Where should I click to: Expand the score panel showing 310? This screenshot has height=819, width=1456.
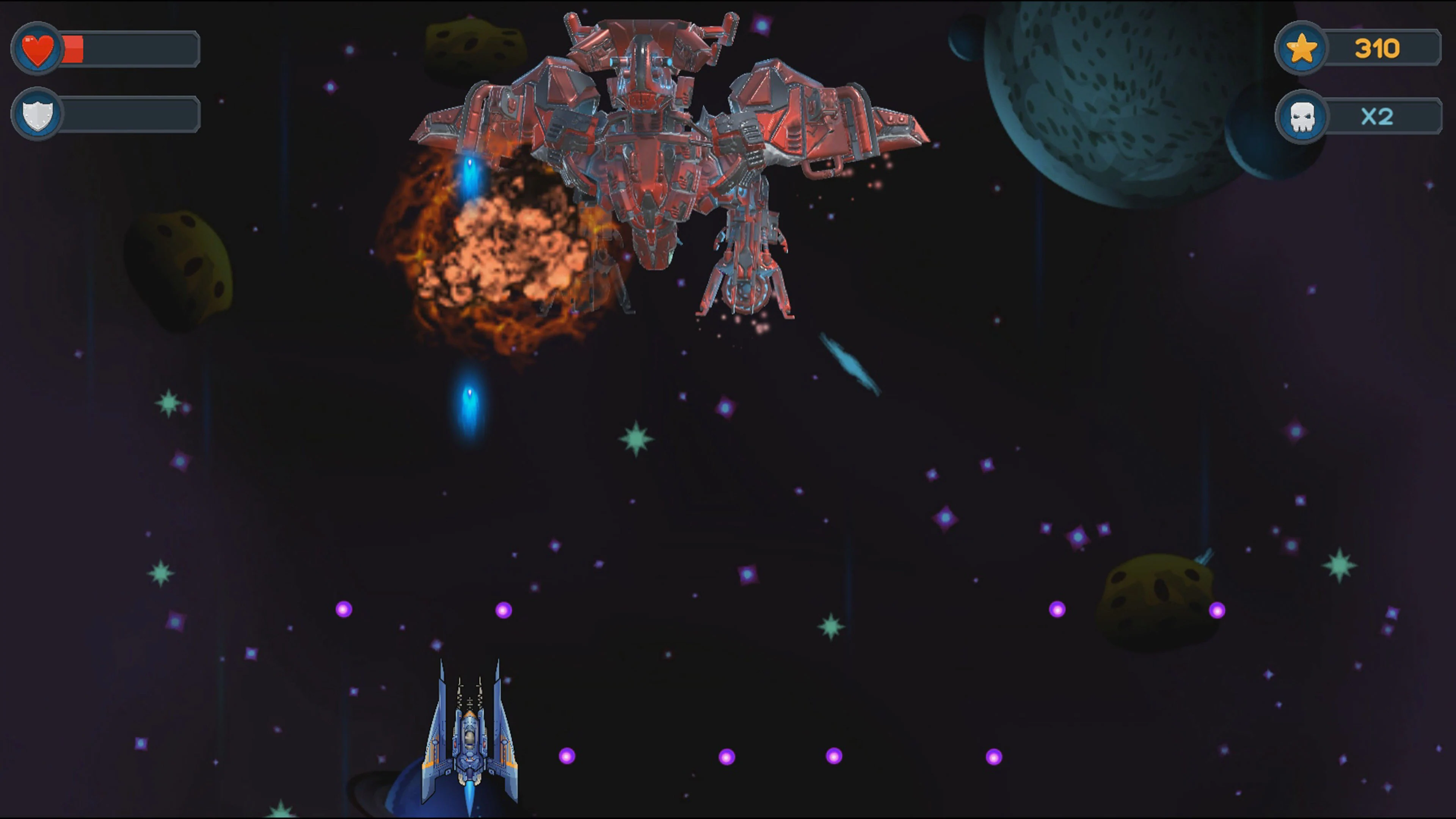point(1379,48)
